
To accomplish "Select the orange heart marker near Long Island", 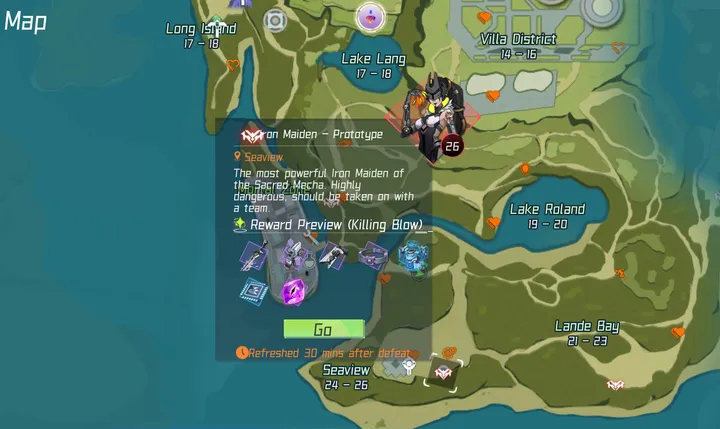I will point(233,66).
